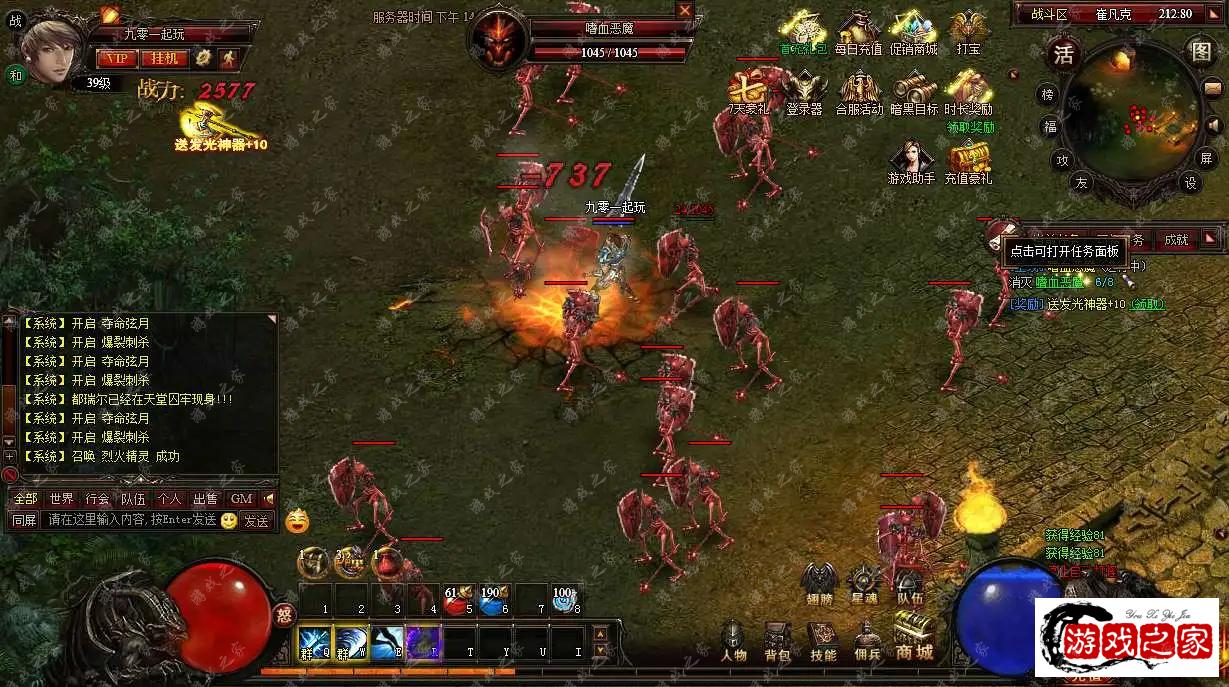Open the 每日充值 daily recharge icon

point(858,33)
